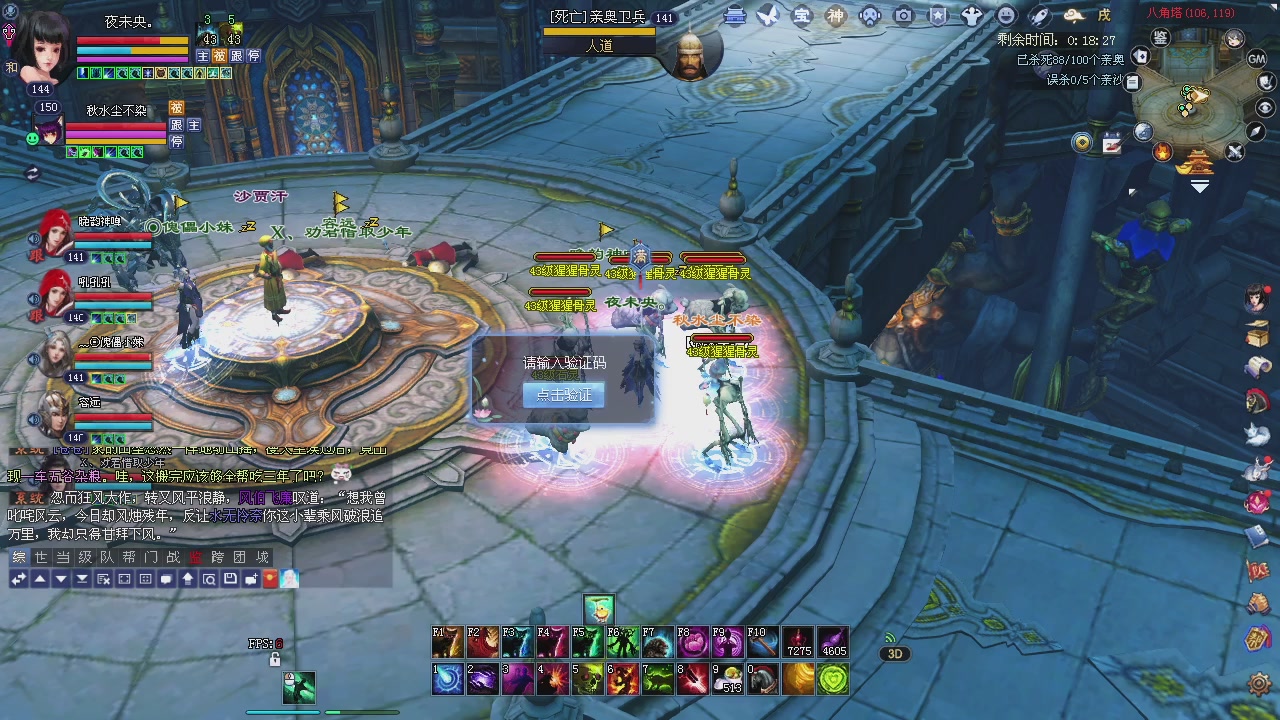1280x720 pixels.
Task: Click the GM button beside the minimap
Action: [x=1257, y=59]
